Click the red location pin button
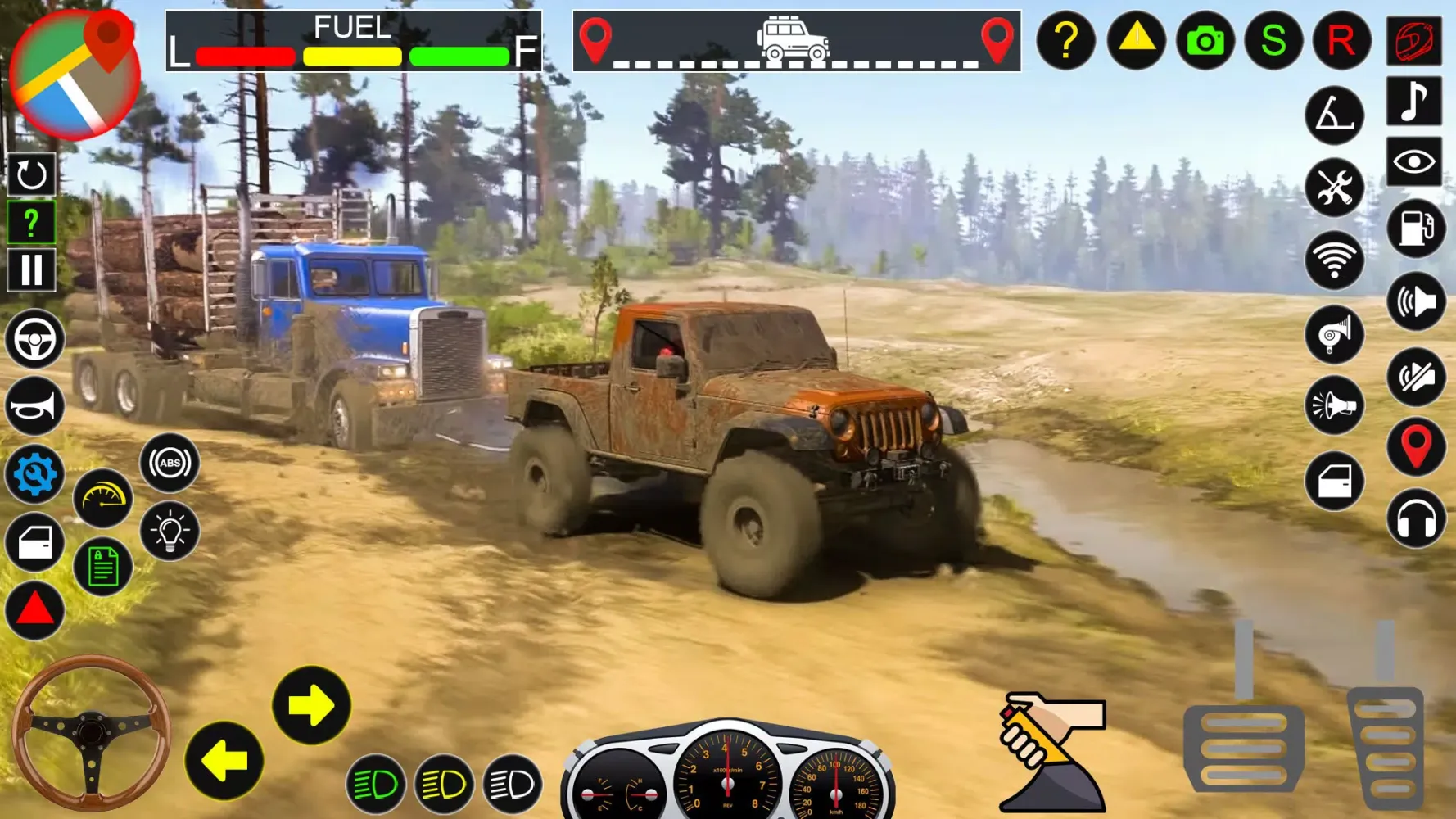1456x819 pixels. pyautogui.click(x=1416, y=447)
